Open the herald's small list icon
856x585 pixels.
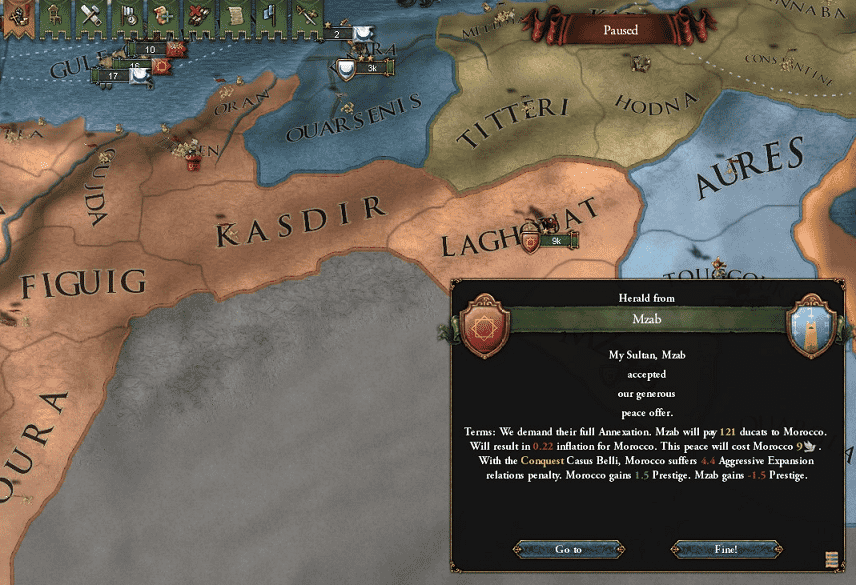pos(832,558)
